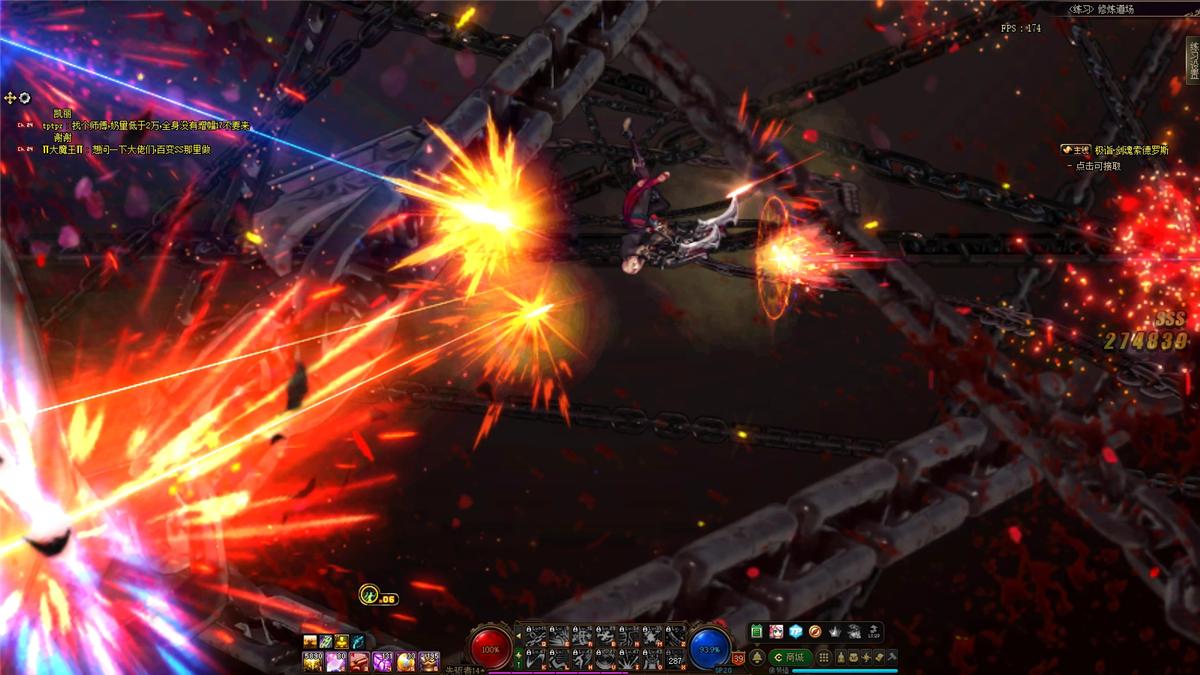Use the consumable slot showing 5830
The width and height of the screenshot is (1200, 675).
[311, 661]
